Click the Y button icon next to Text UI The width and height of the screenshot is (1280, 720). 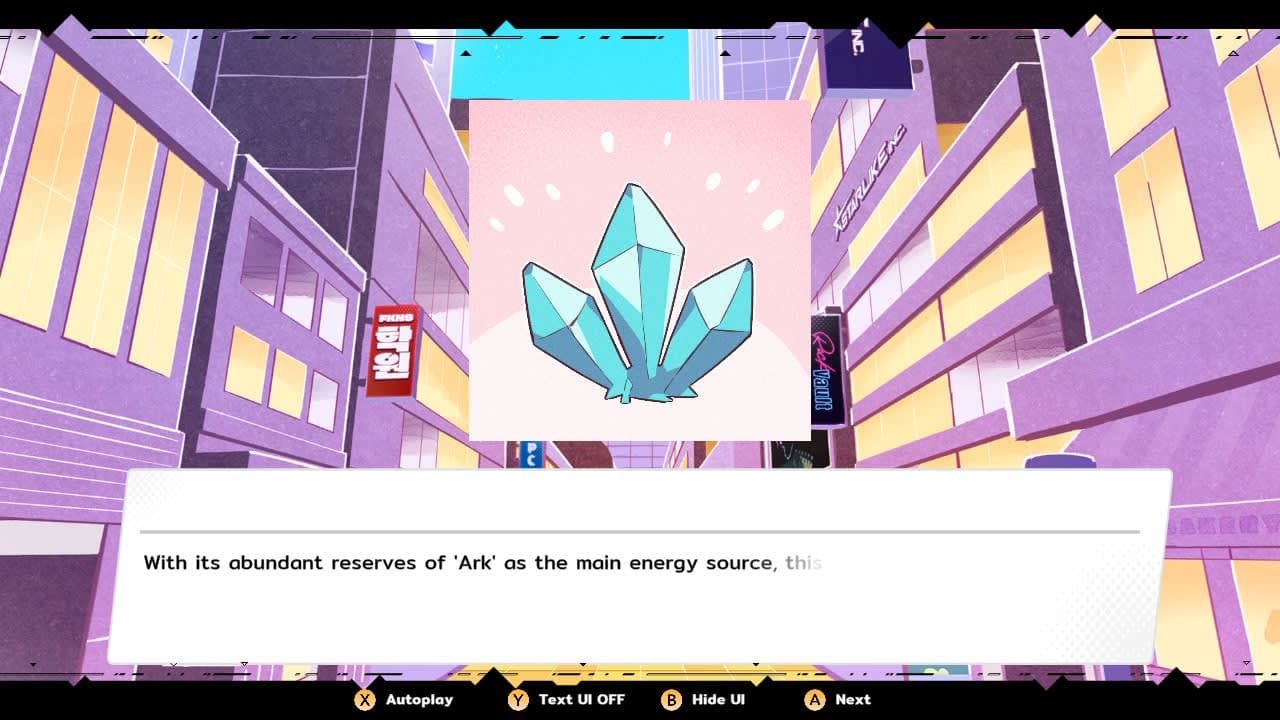(518, 700)
